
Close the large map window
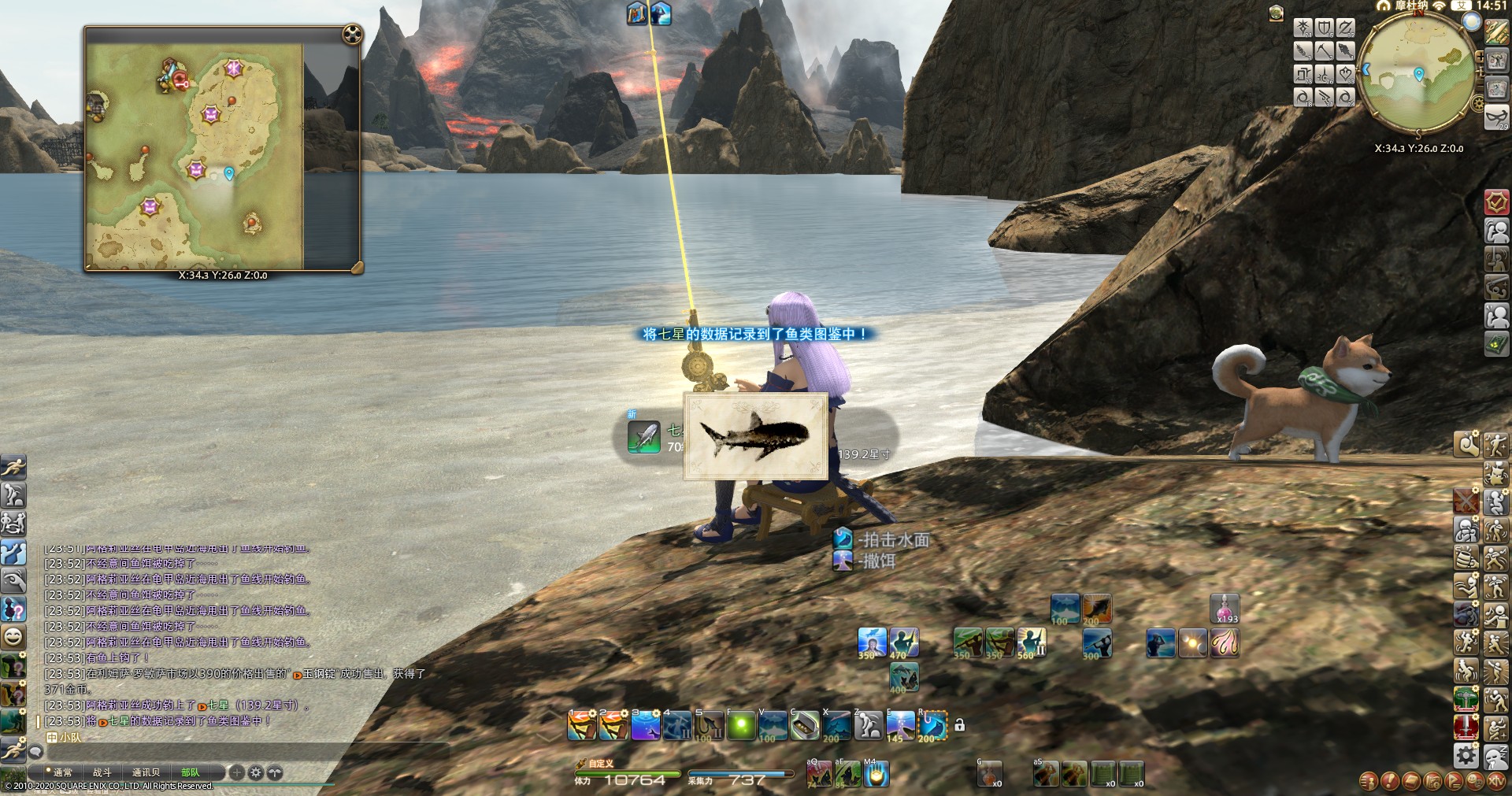pos(352,35)
